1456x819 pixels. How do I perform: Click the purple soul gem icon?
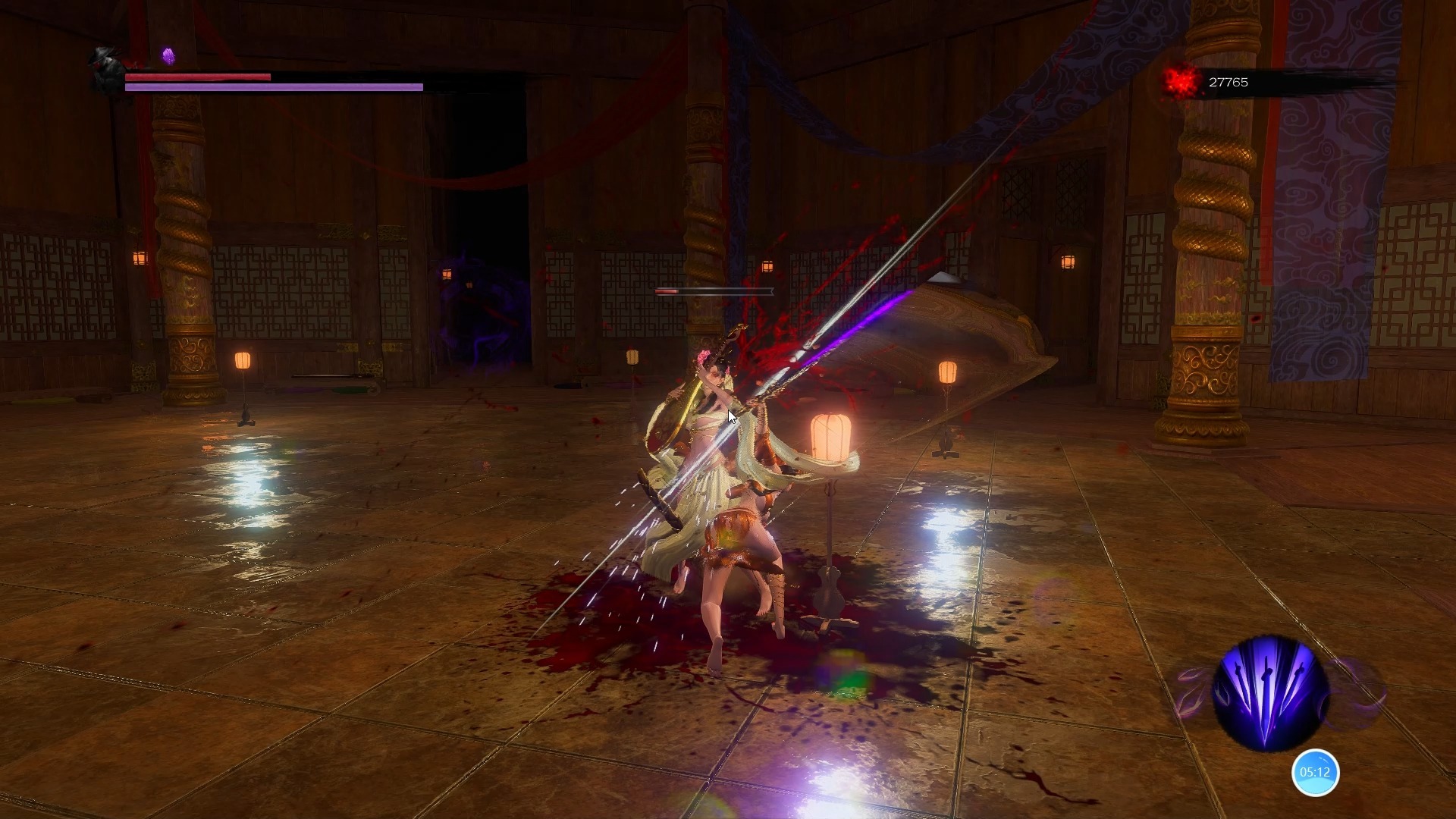pos(168,56)
